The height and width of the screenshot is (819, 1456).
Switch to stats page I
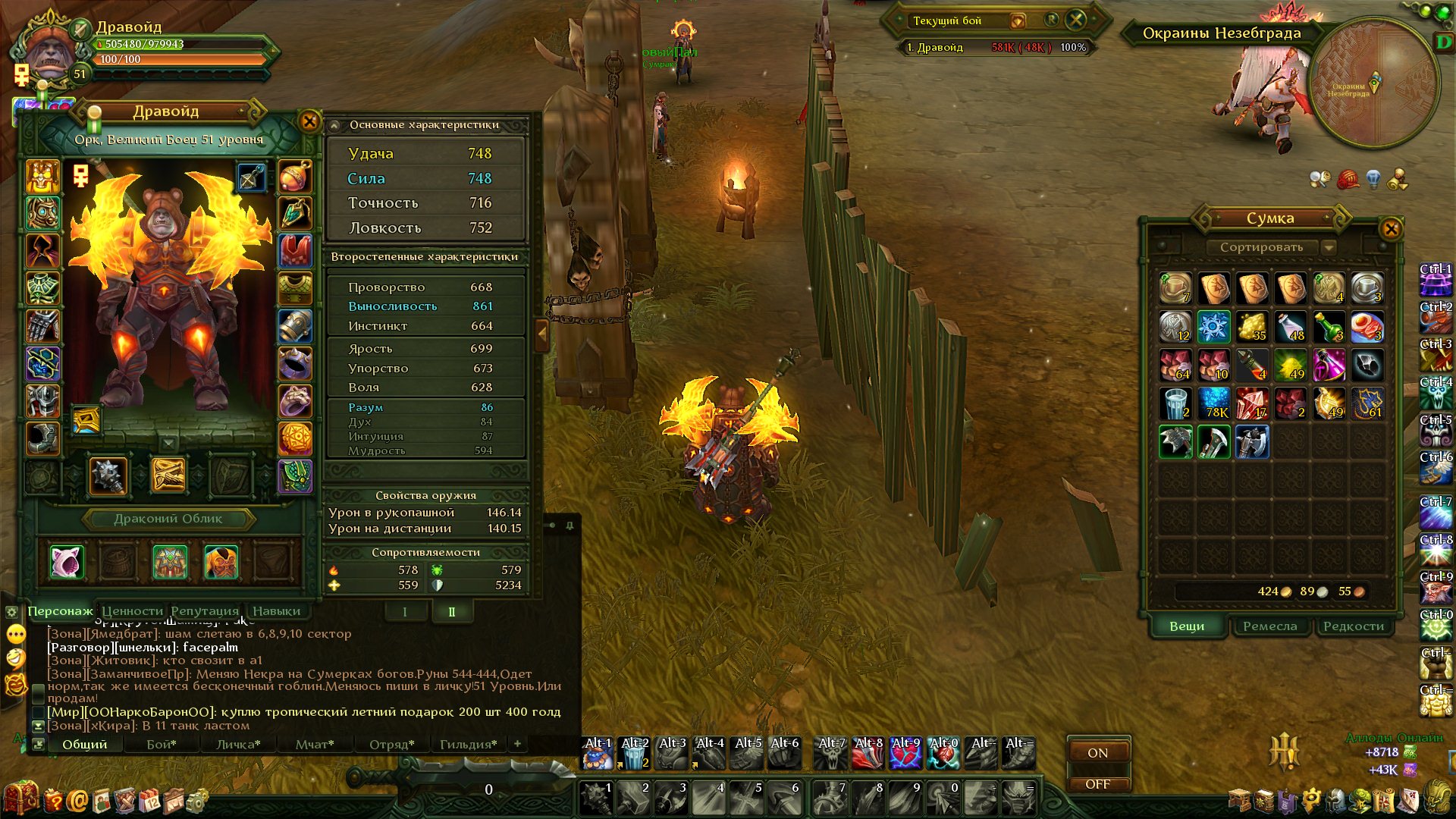click(404, 612)
